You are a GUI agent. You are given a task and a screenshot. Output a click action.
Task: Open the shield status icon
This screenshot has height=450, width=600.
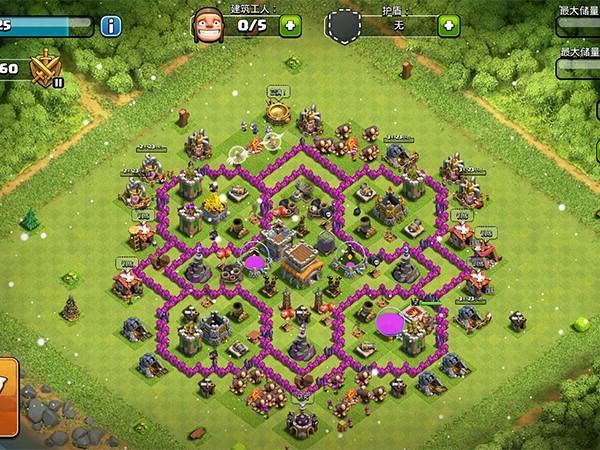(x=344, y=25)
